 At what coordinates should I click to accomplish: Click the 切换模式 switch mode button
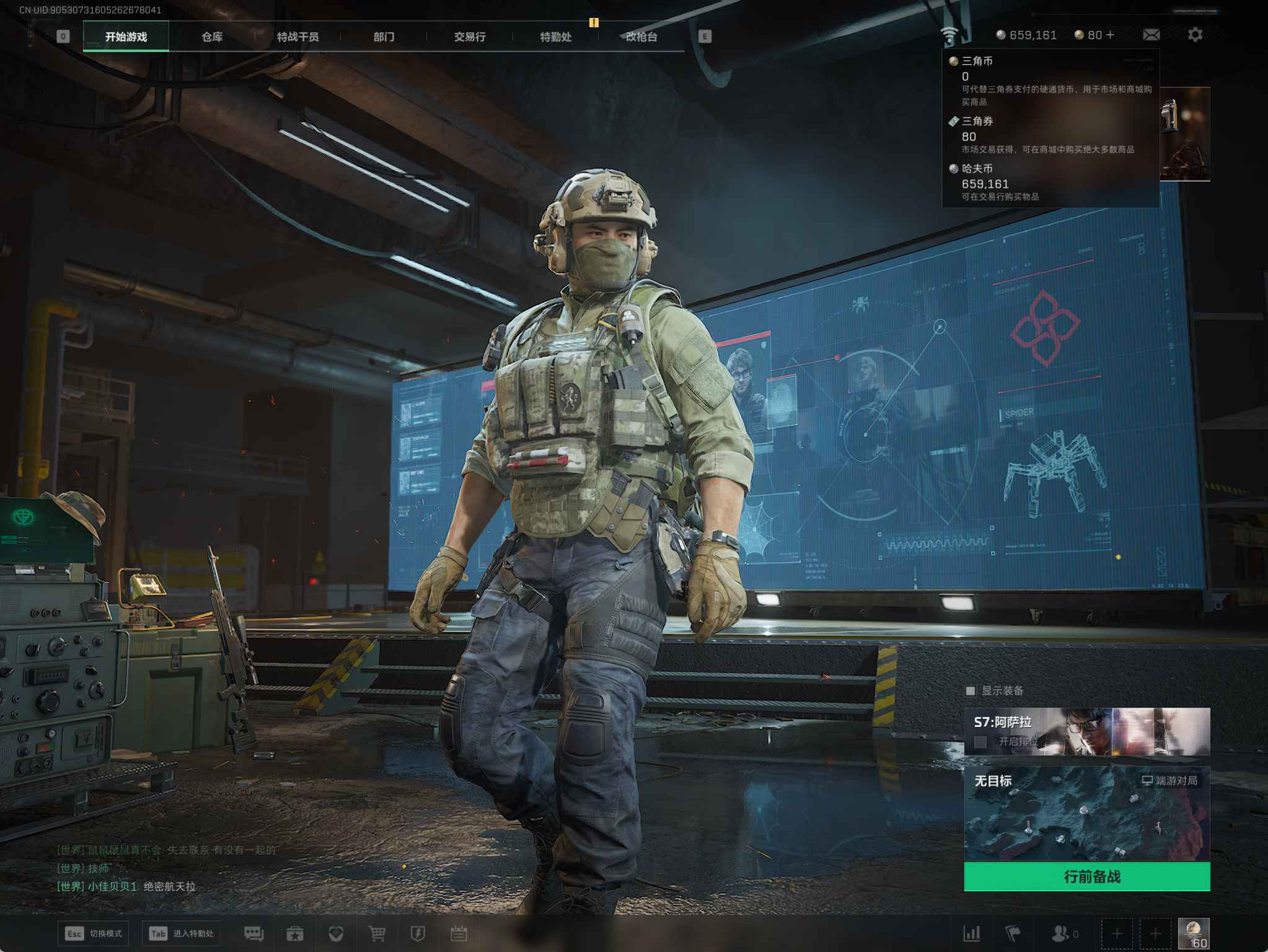94,933
